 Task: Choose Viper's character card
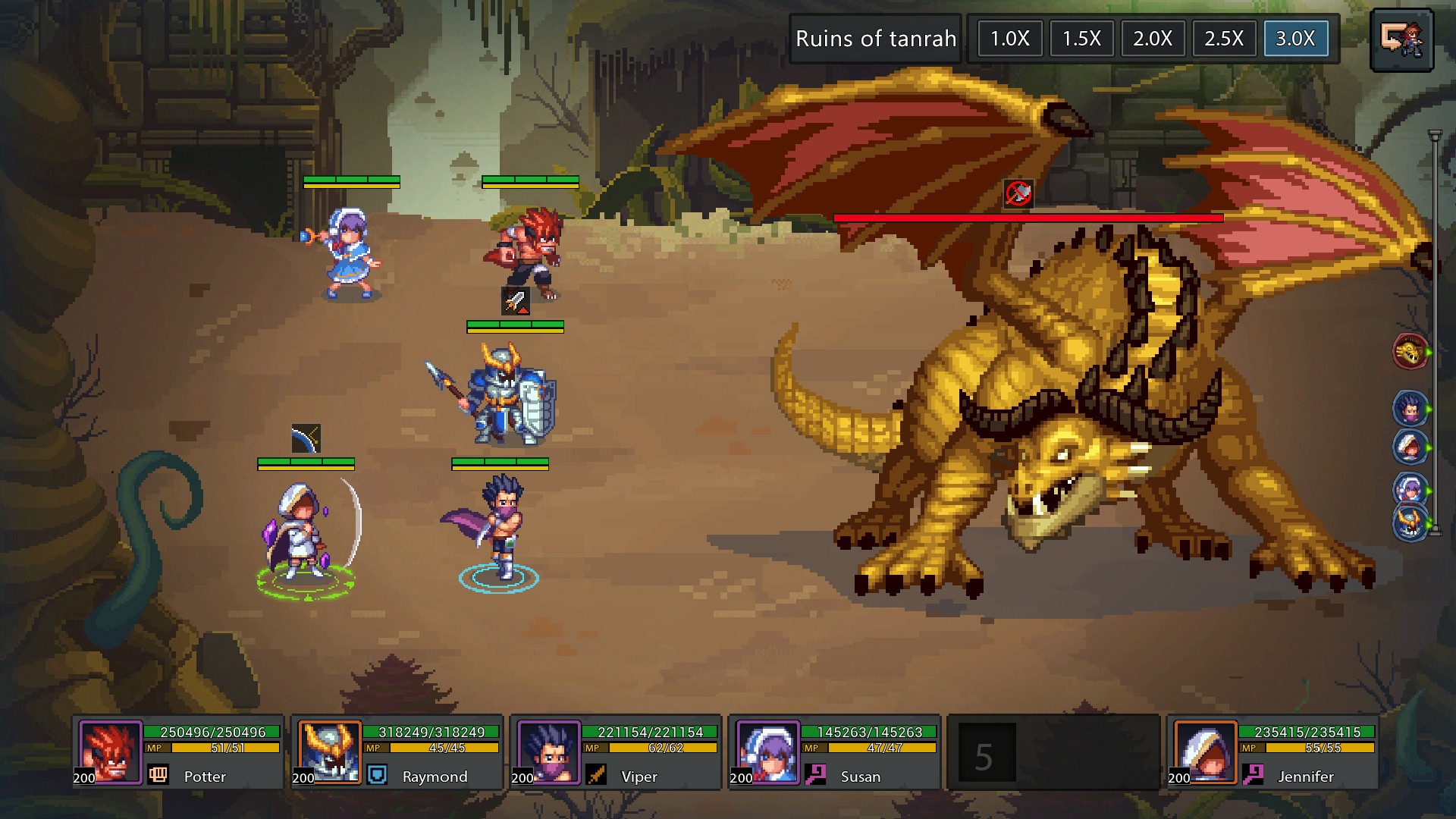615,752
